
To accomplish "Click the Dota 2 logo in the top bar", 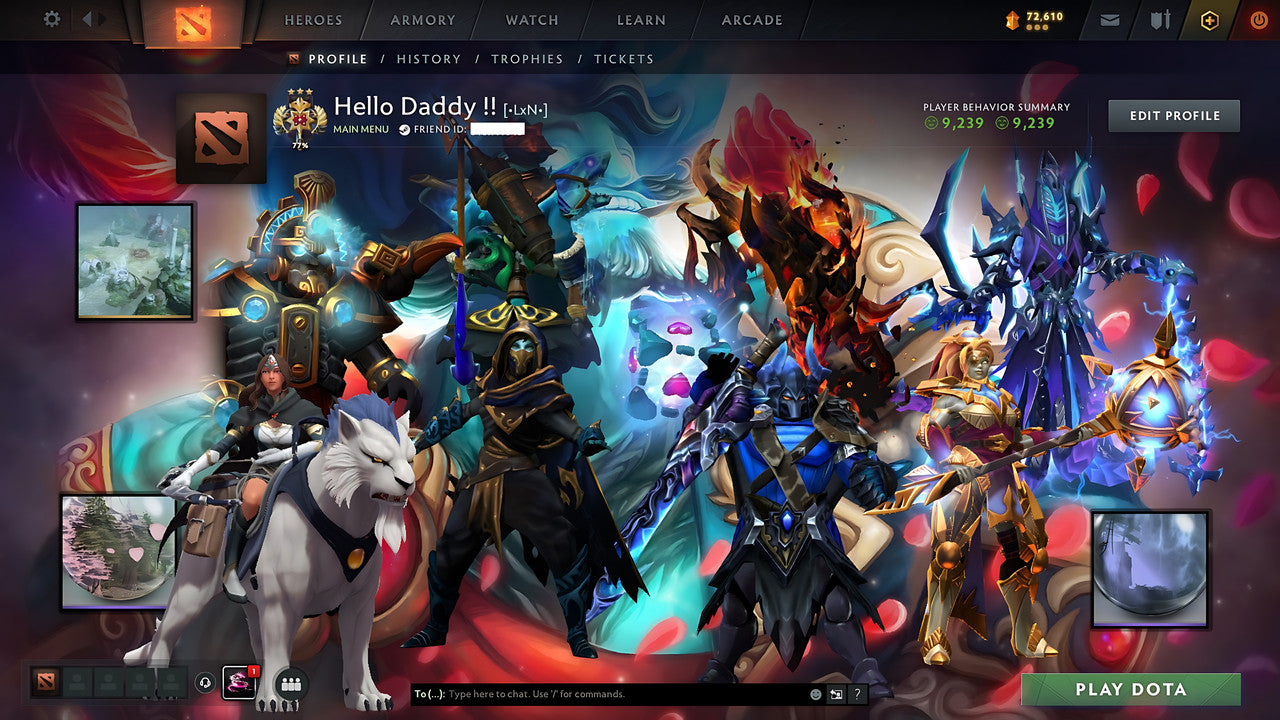I will coord(196,20).
